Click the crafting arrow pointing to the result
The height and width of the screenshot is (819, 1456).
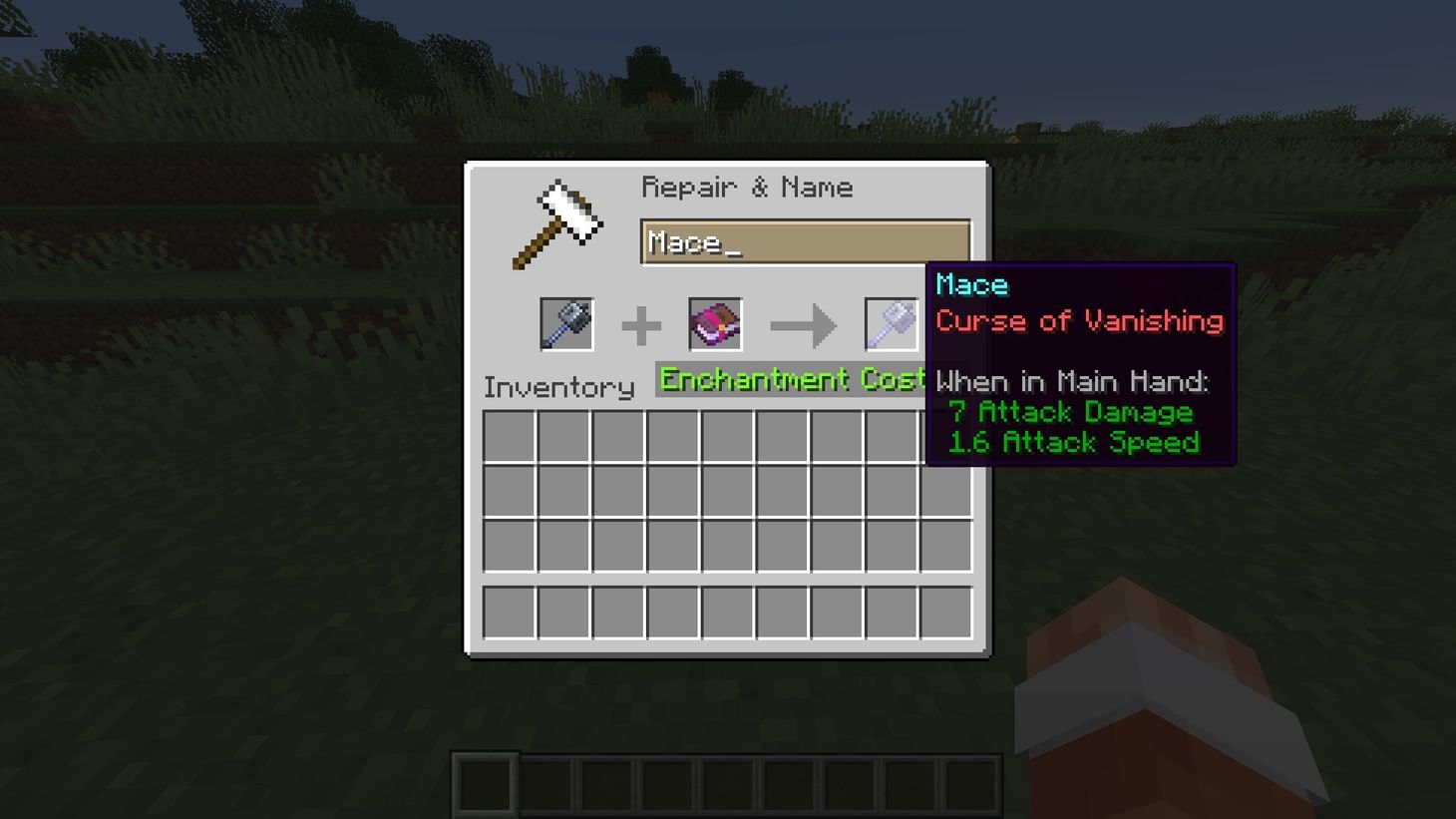click(x=803, y=324)
